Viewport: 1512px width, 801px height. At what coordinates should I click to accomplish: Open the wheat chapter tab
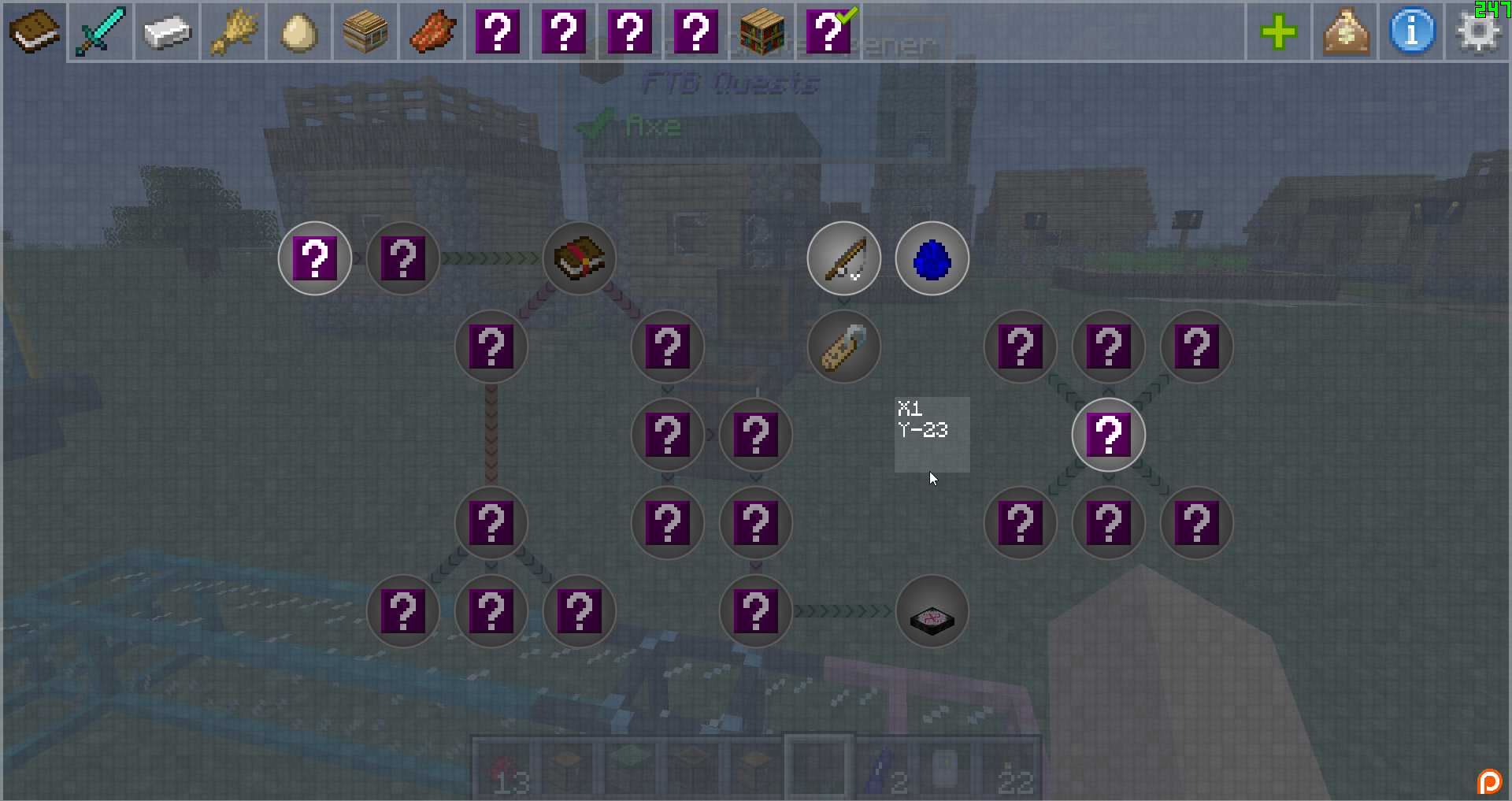tap(233, 32)
